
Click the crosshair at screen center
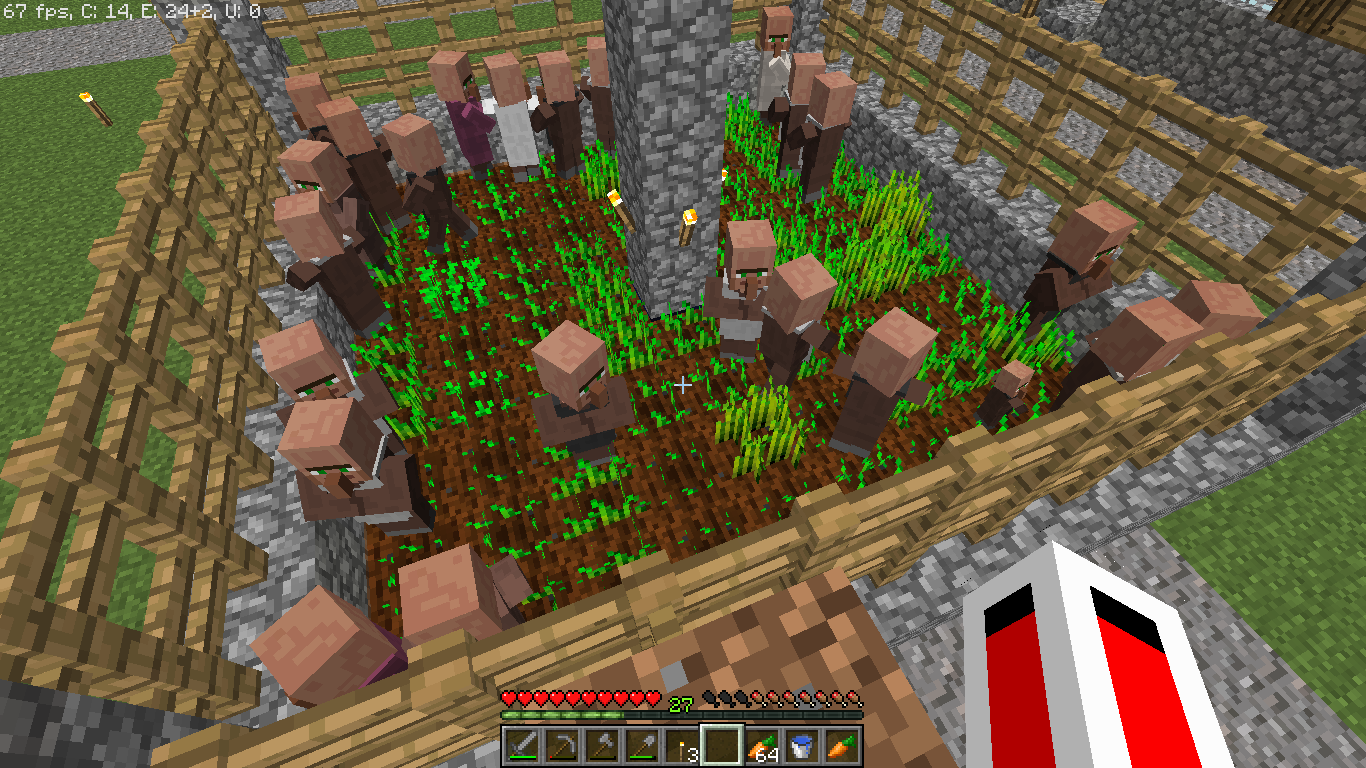683,383
